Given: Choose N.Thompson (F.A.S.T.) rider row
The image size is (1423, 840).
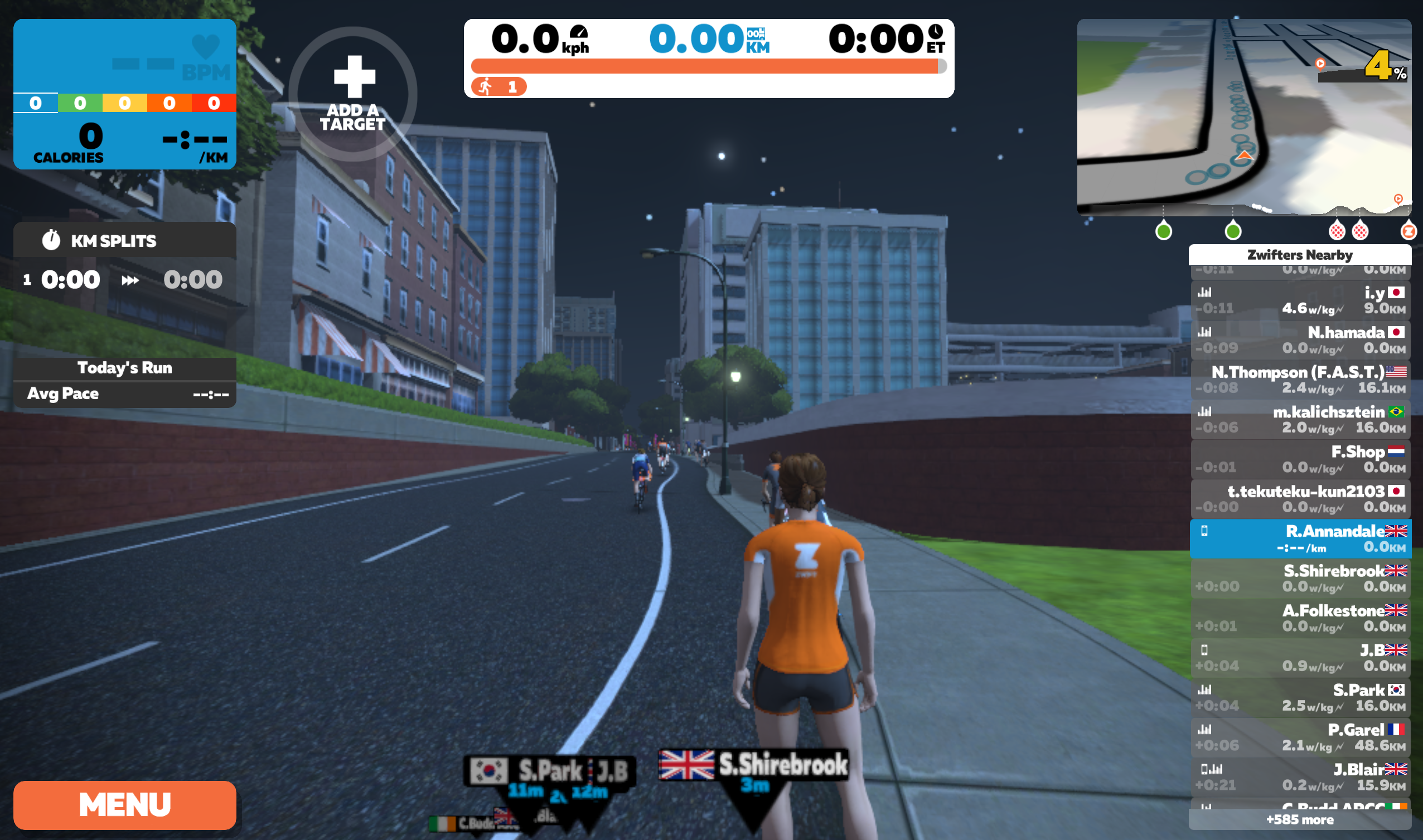Looking at the screenshot, I should (x=1300, y=379).
